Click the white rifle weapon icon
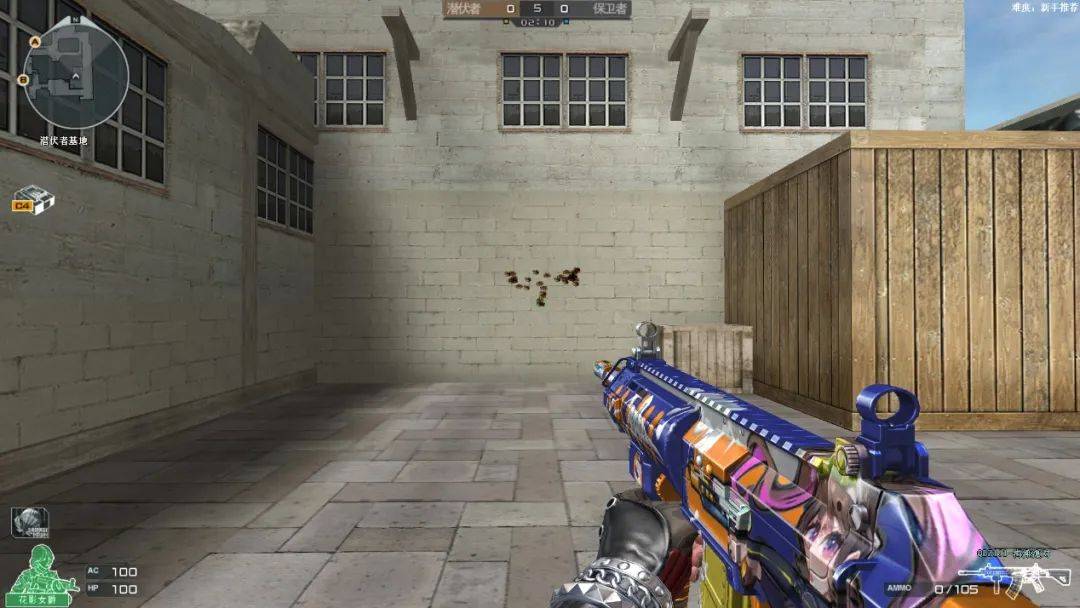1080x608 pixels. pos(1000,578)
